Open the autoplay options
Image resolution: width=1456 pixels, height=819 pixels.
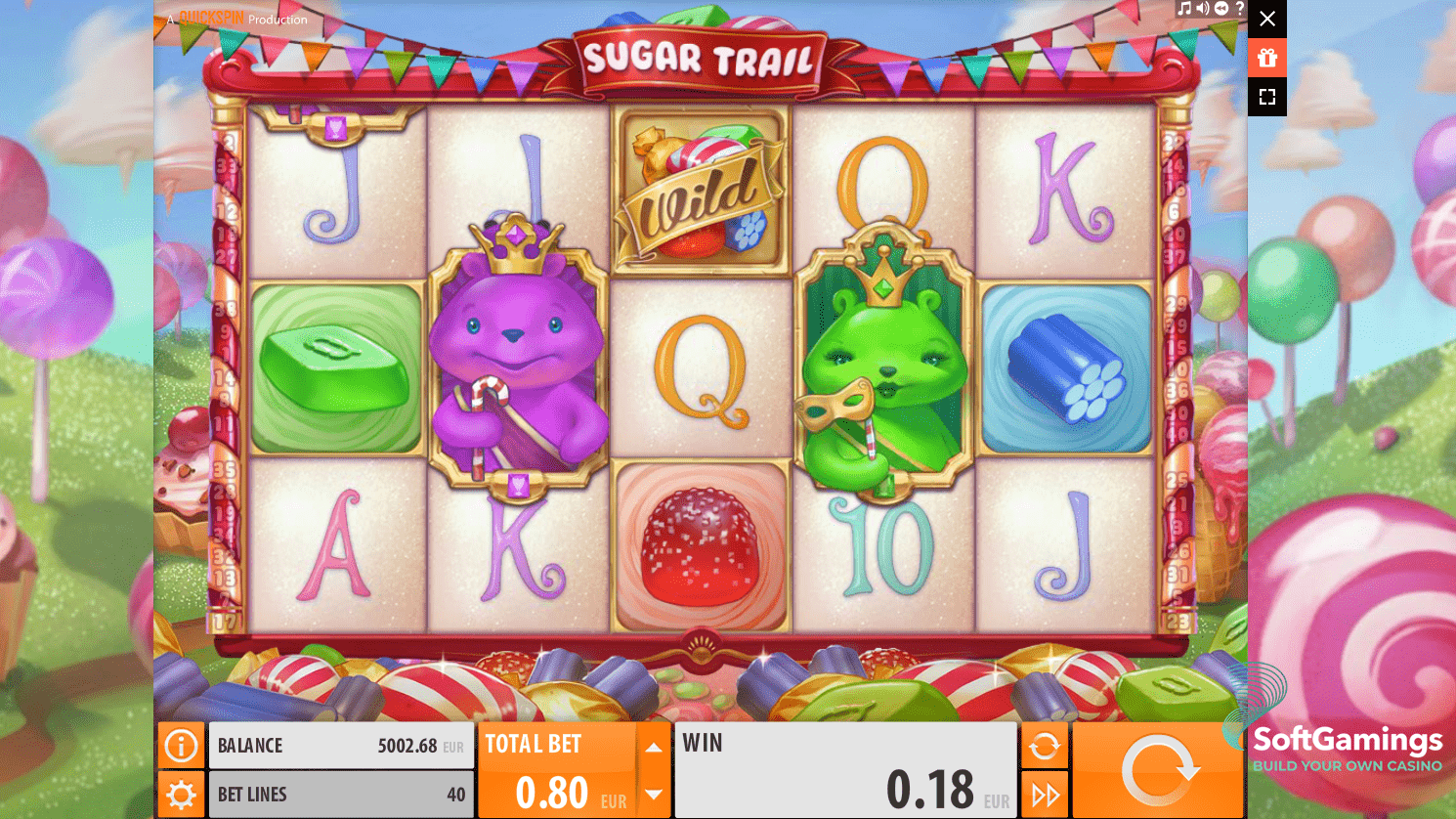(x=1044, y=747)
